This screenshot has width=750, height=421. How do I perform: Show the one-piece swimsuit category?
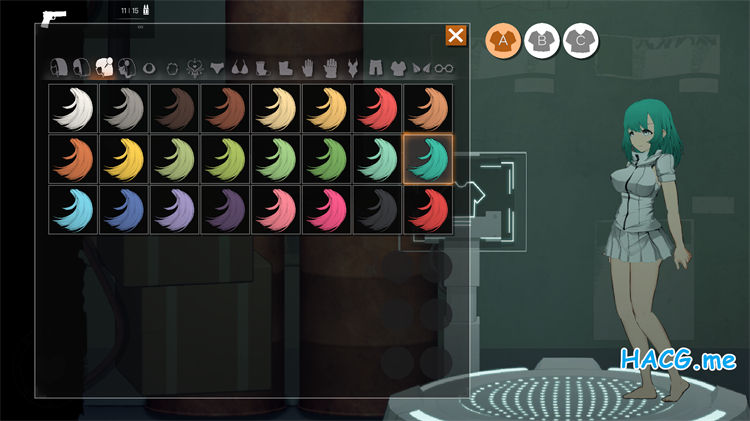(352, 68)
